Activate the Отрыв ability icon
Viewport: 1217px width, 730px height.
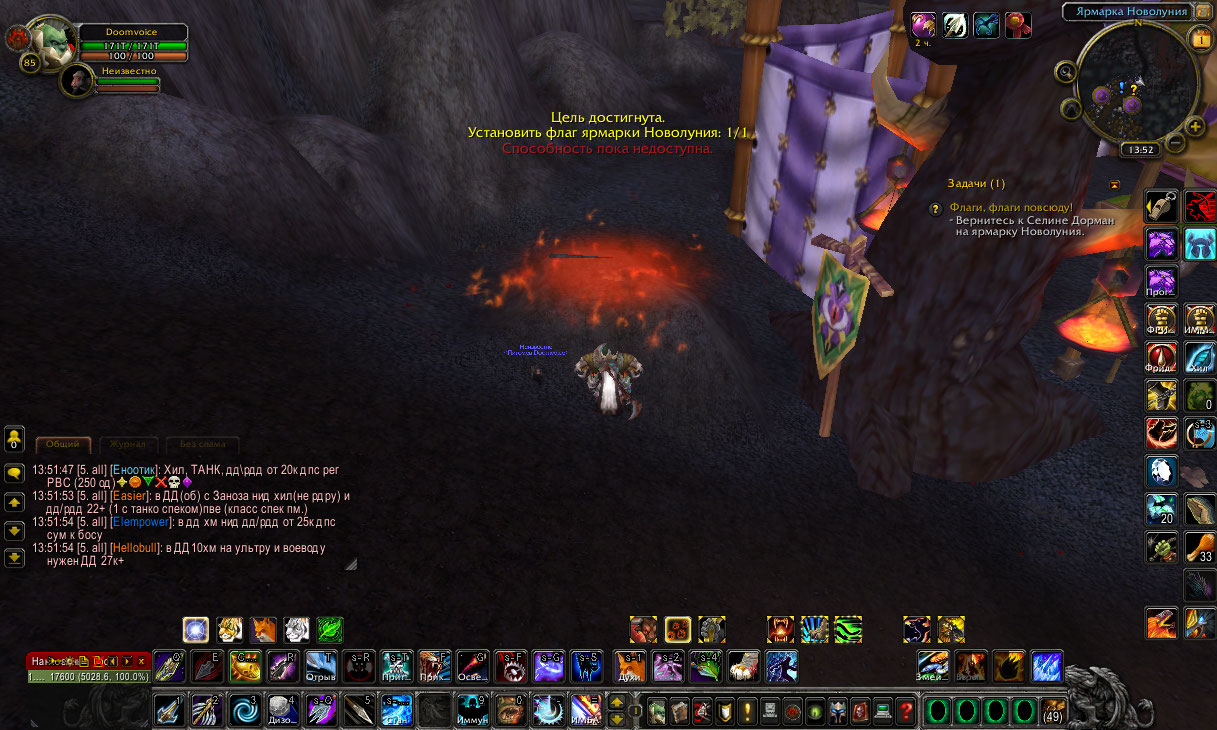(x=320, y=665)
